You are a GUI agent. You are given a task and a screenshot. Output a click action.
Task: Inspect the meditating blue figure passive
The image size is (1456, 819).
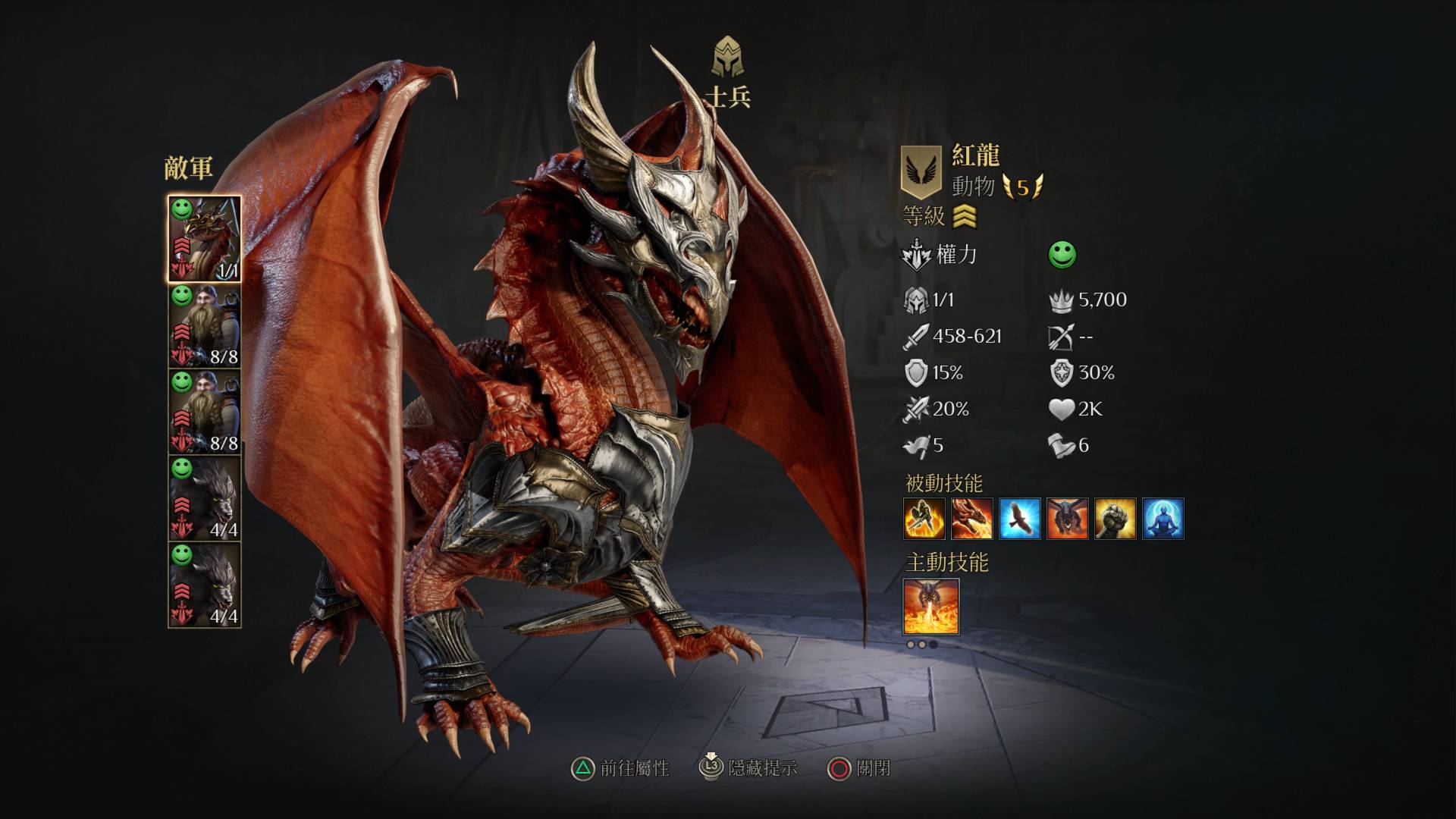coord(1163,519)
